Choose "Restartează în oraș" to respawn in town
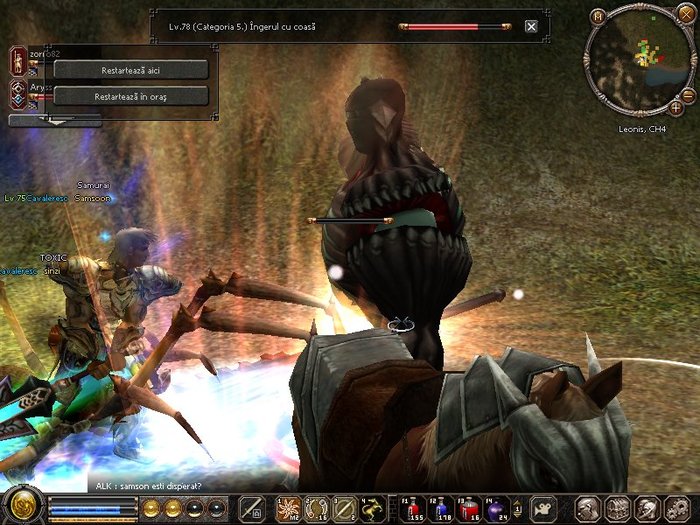Image resolution: width=700 pixels, height=525 pixels. pyautogui.click(x=130, y=97)
